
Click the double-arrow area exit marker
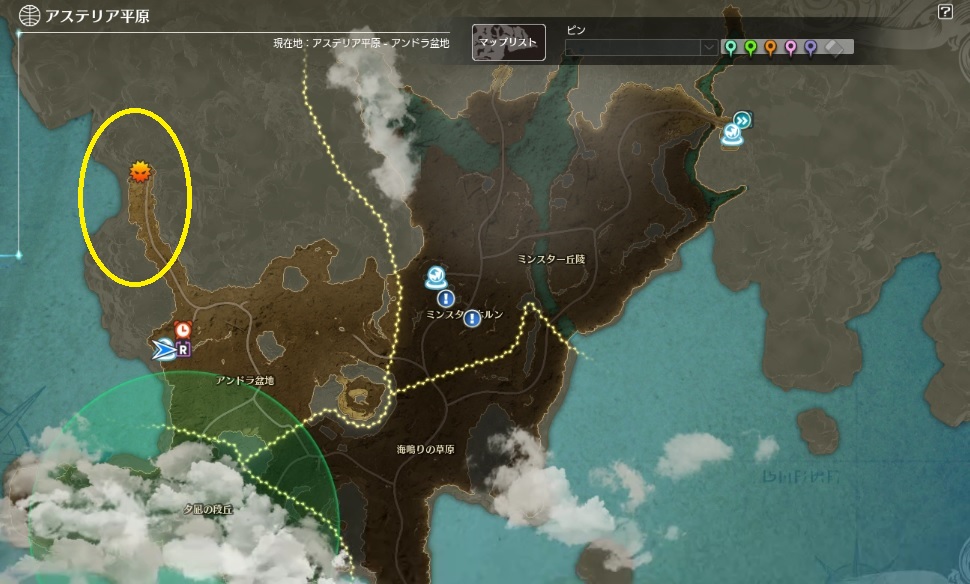pyautogui.click(x=742, y=120)
